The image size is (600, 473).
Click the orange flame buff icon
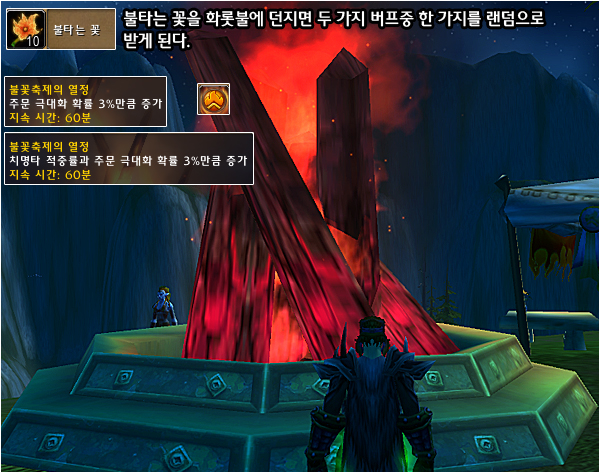click(x=212, y=98)
